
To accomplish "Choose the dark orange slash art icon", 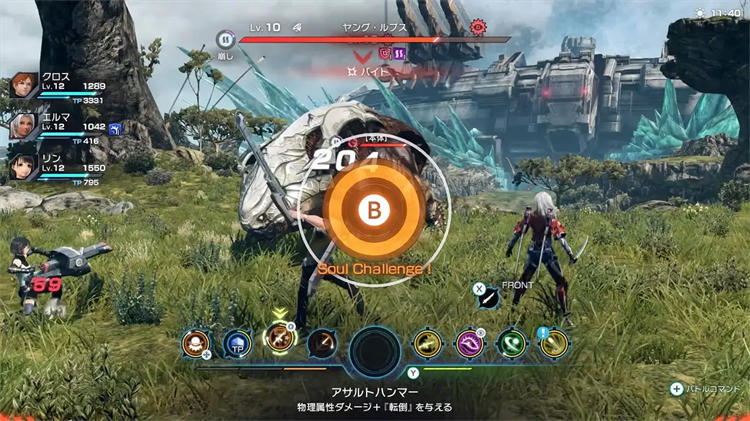I will tap(322, 344).
